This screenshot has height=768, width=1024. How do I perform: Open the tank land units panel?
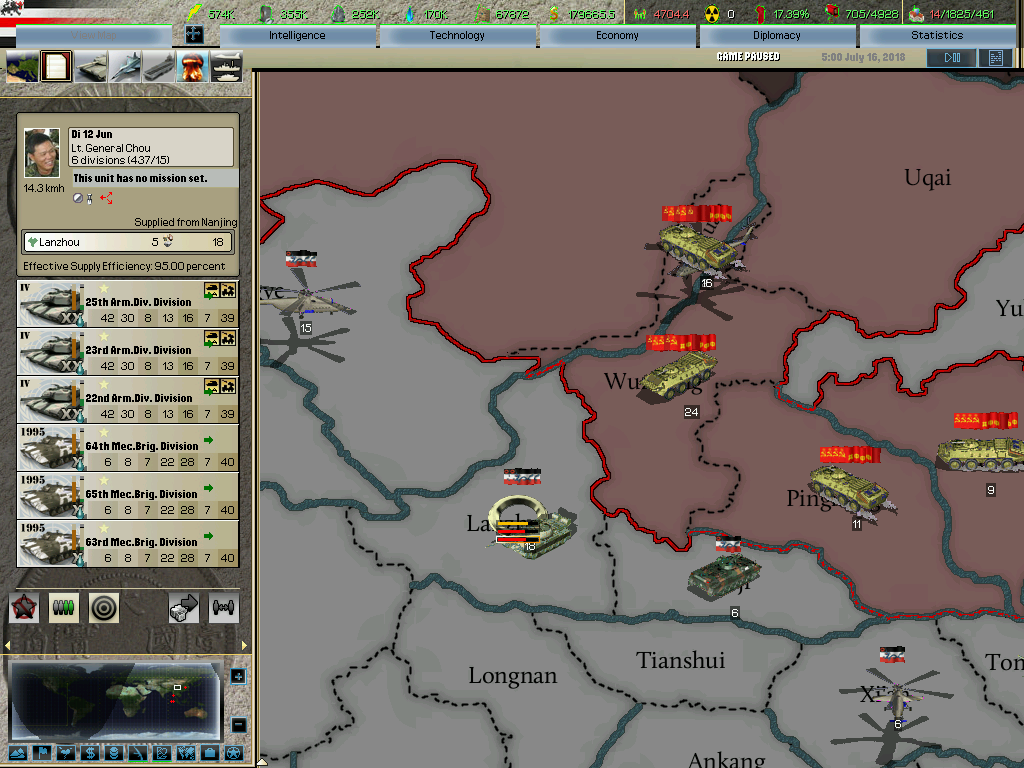[91, 67]
